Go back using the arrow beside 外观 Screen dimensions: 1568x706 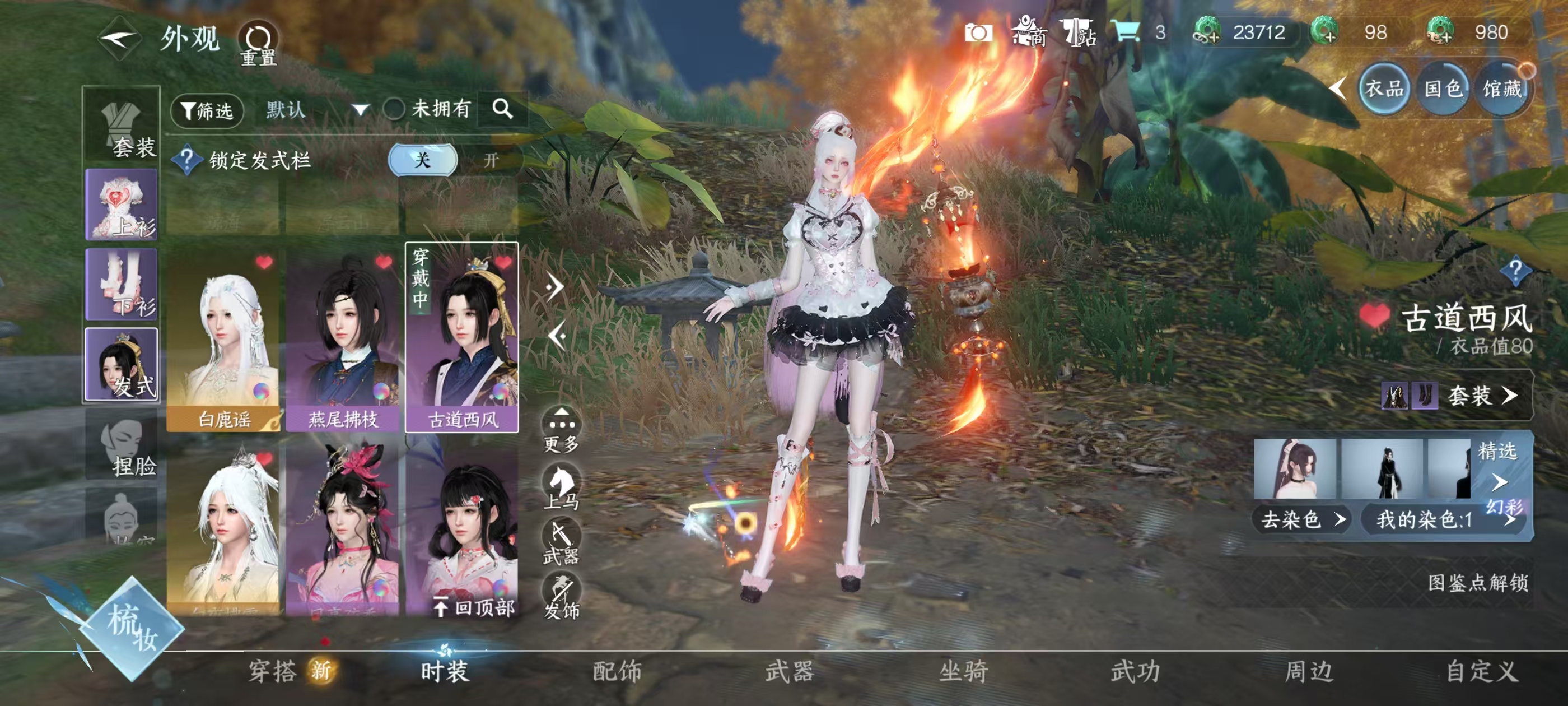click(120, 40)
